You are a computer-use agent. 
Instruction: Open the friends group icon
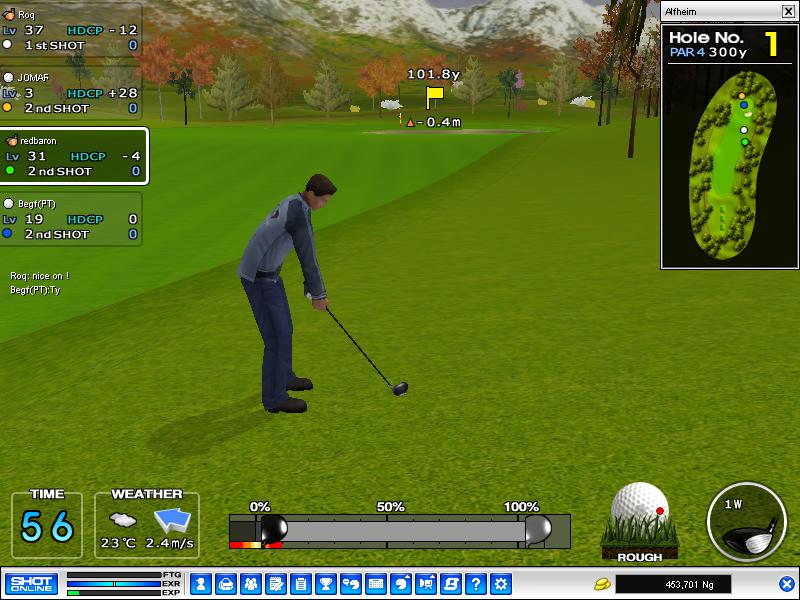coord(251,584)
